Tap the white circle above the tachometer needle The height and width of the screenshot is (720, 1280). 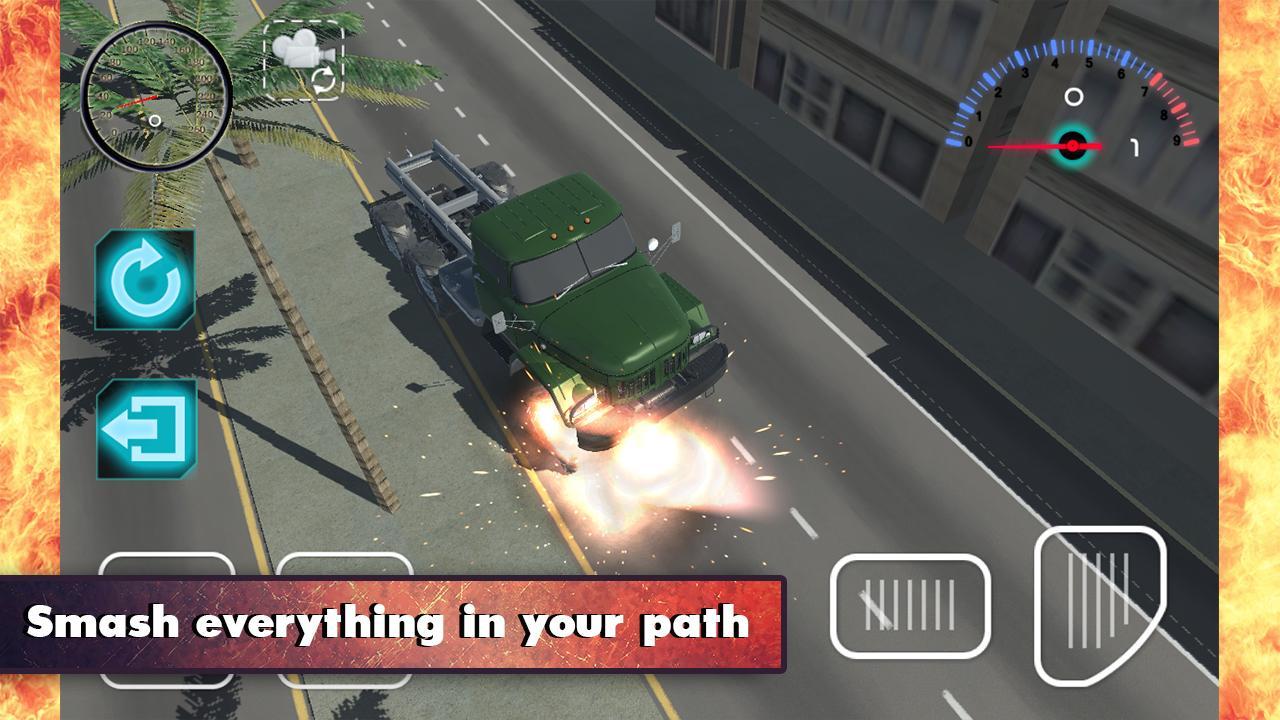tap(1075, 96)
